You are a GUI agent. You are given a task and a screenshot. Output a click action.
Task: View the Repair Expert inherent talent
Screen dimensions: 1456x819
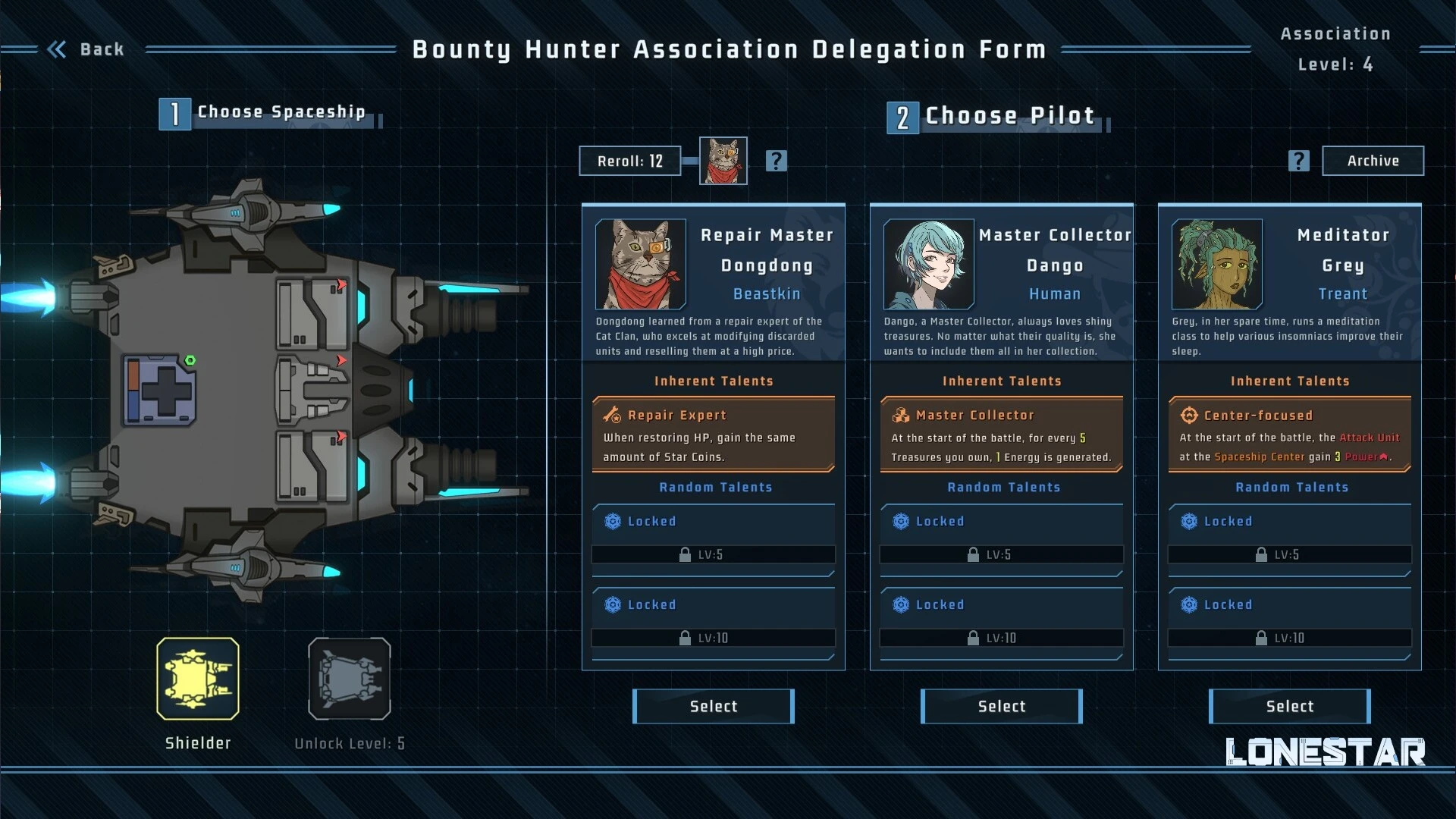(x=713, y=435)
